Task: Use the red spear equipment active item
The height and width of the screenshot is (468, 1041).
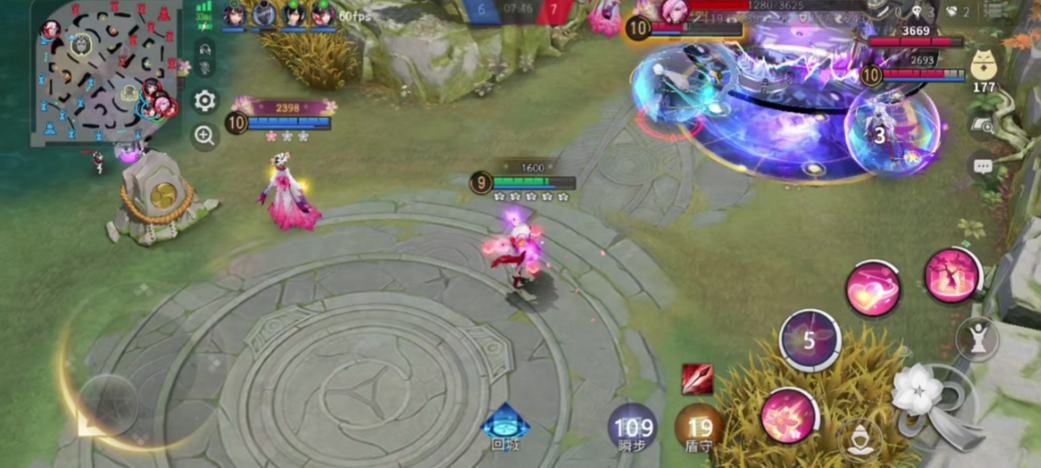Action: [697, 380]
